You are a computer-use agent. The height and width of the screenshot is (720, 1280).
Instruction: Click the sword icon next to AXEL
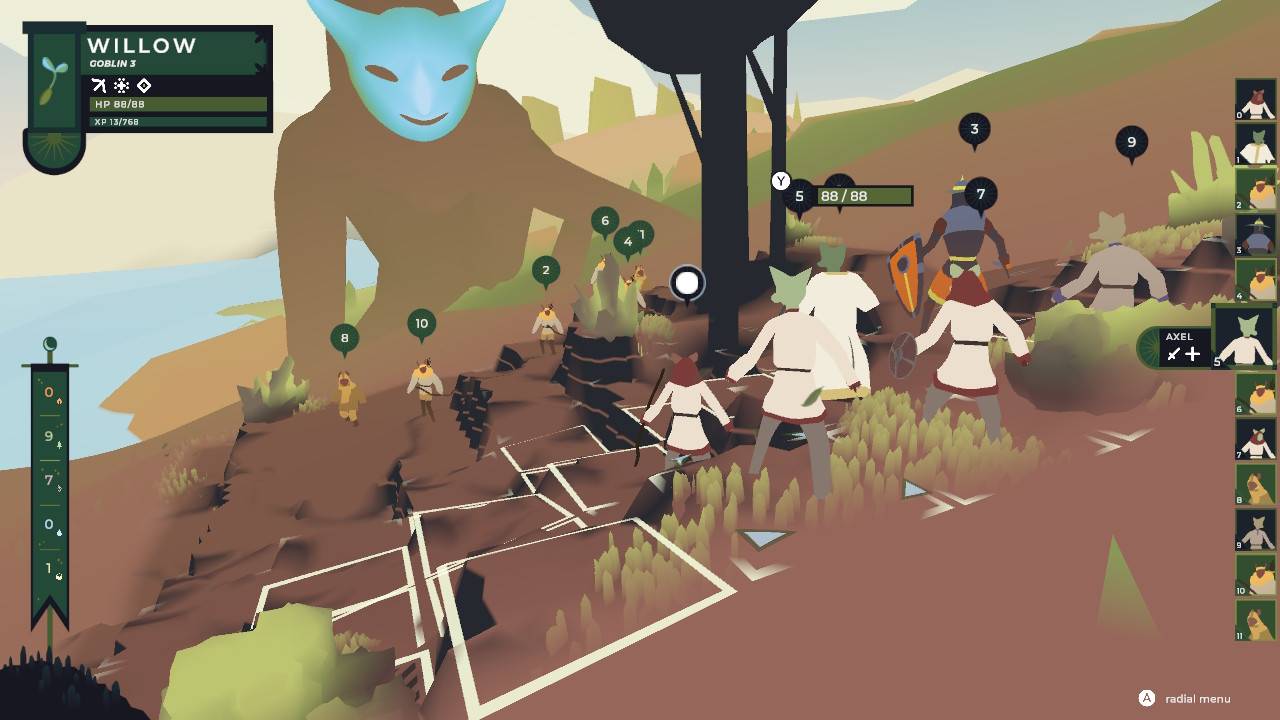tap(1173, 354)
